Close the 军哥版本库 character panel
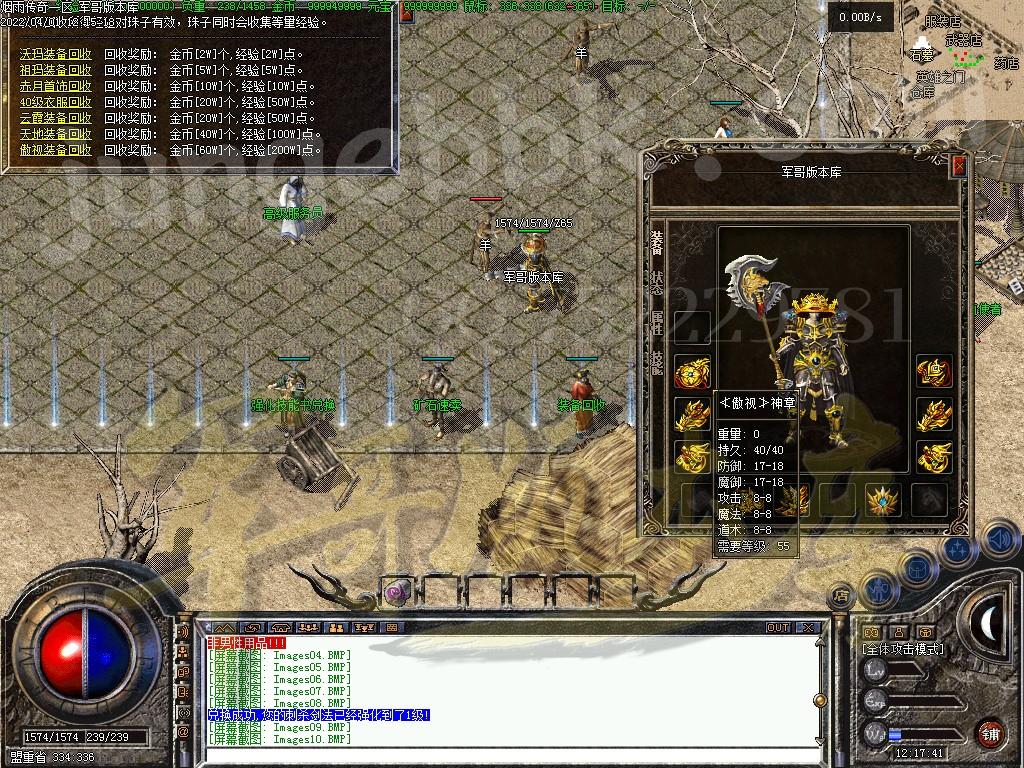The image size is (1024, 768). pyautogui.click(x=959, y=166)
